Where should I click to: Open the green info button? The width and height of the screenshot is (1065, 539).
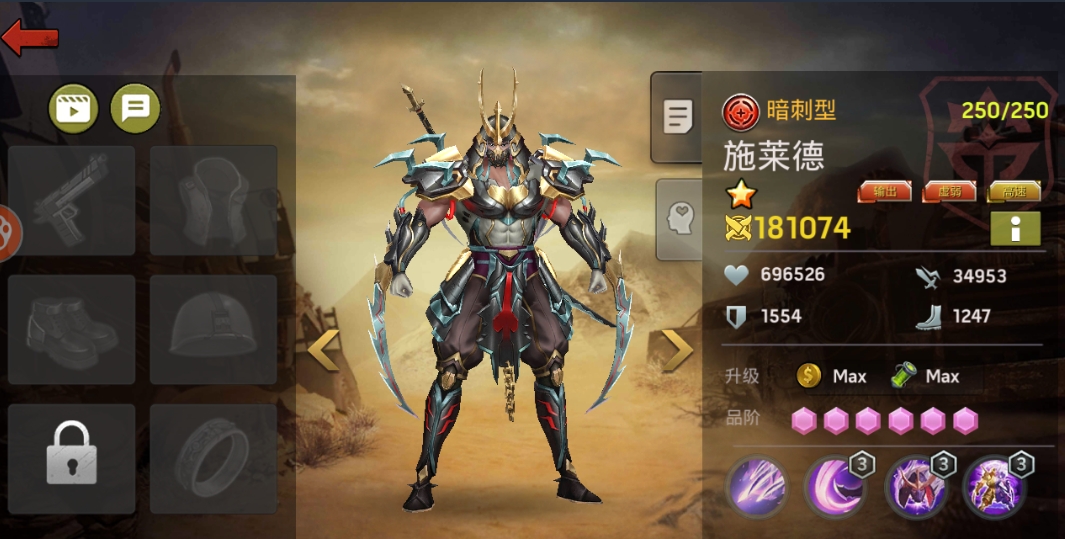click(1015, 229)
